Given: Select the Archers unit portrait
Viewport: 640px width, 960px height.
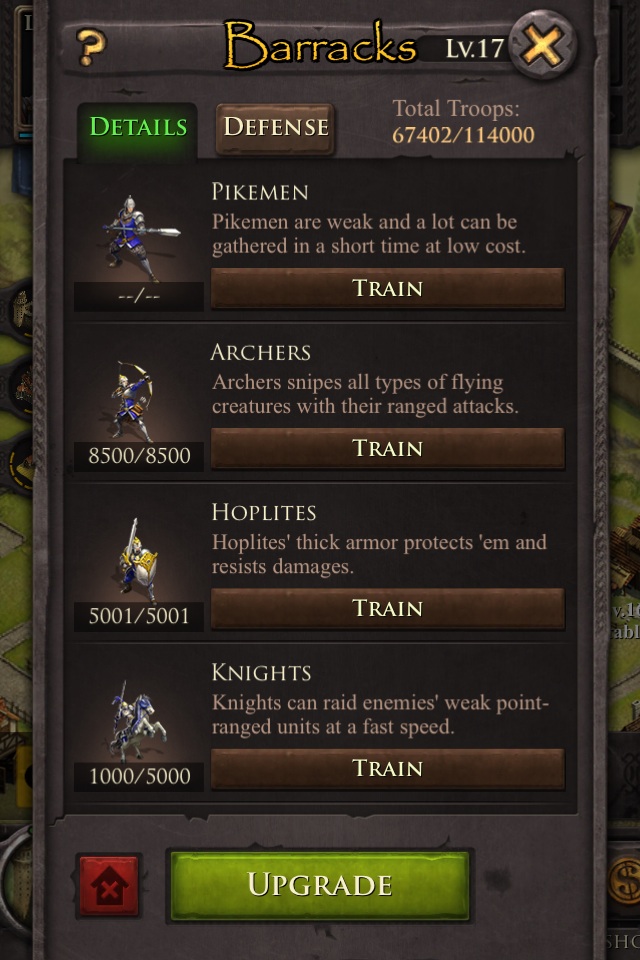Looking at the screenshot, I should [x=138, y=400].
